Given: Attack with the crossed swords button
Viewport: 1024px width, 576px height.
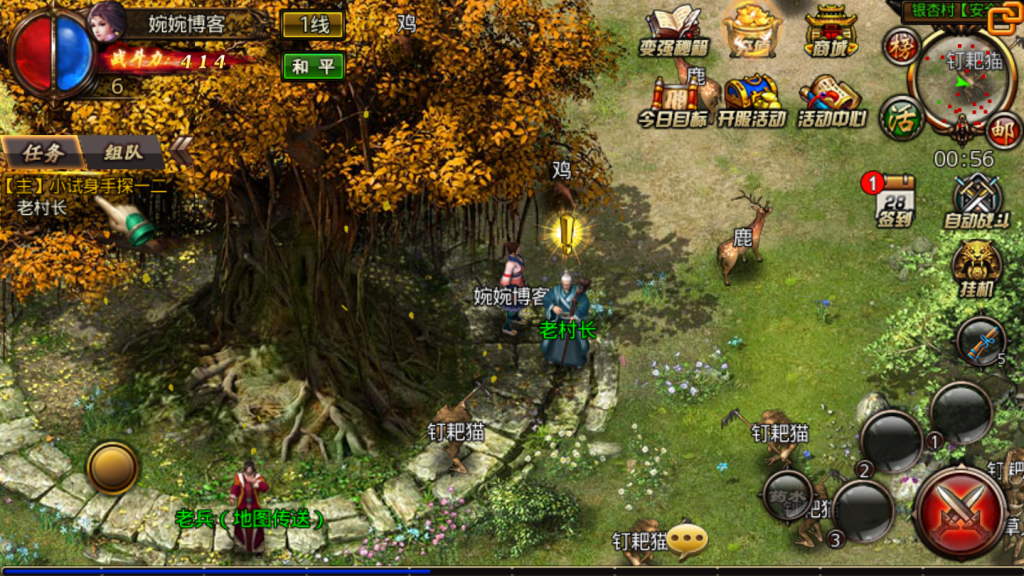Looking at the screenshot, I should coord(960,512).
